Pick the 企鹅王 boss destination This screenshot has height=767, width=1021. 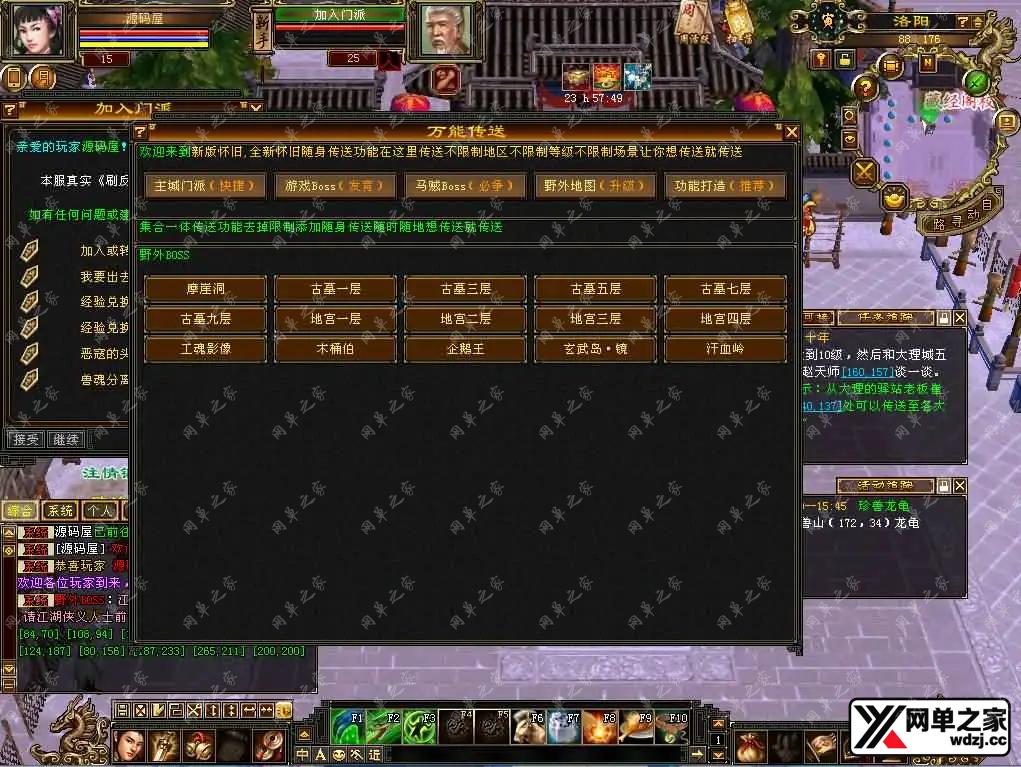click(465, 349)
